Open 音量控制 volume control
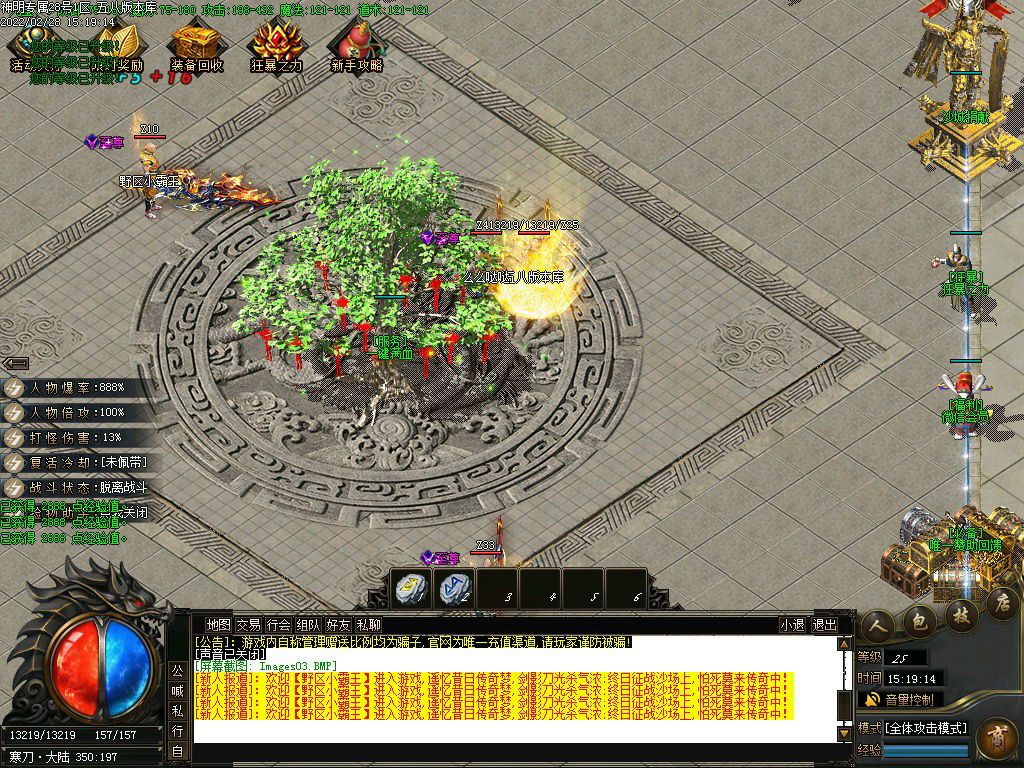 (x=900, y=699)
